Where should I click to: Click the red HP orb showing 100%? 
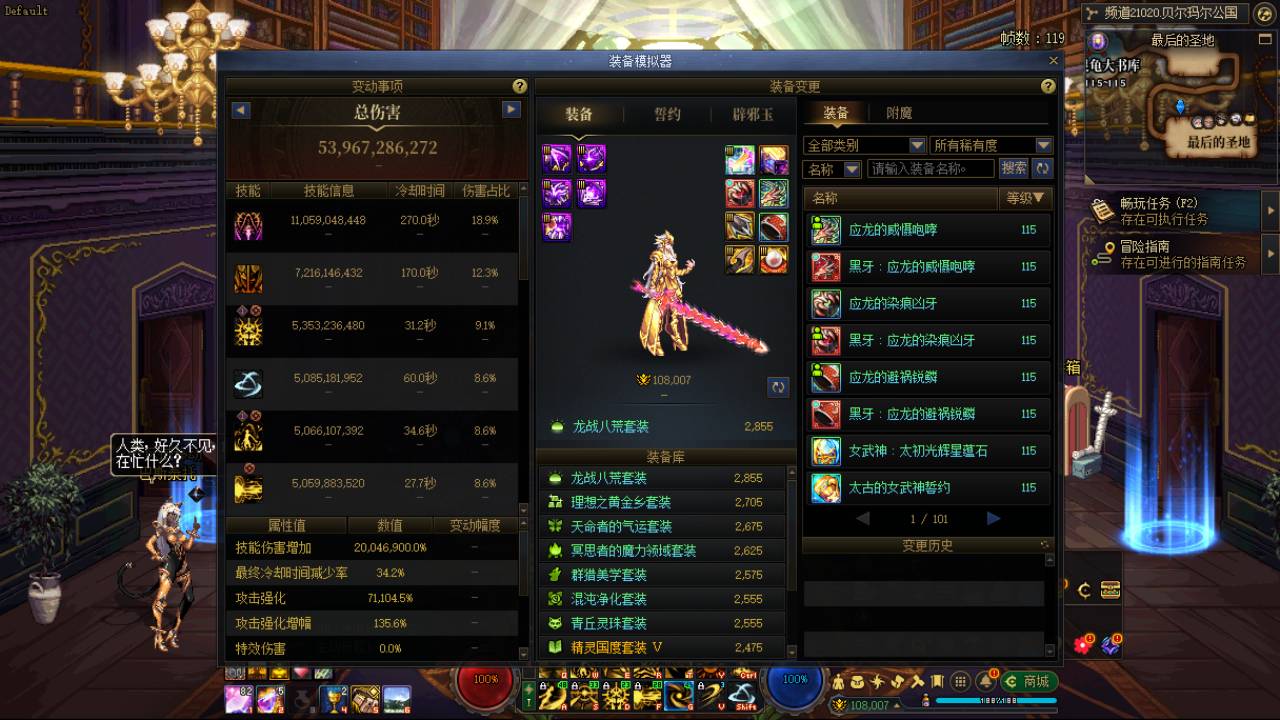pyautogui.click(x=485, y=678)
